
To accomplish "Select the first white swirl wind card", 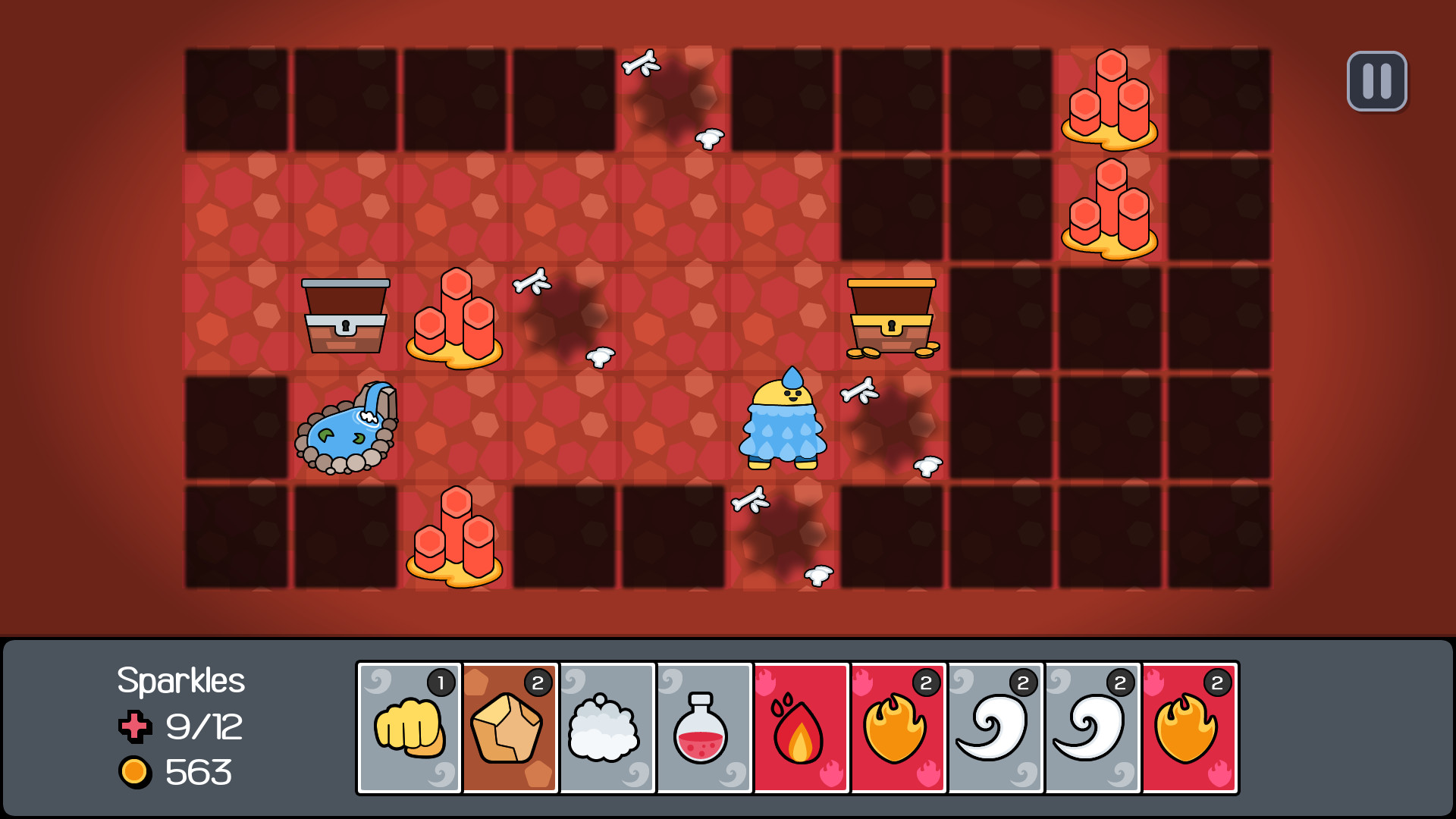I will [x=995, y=726].
